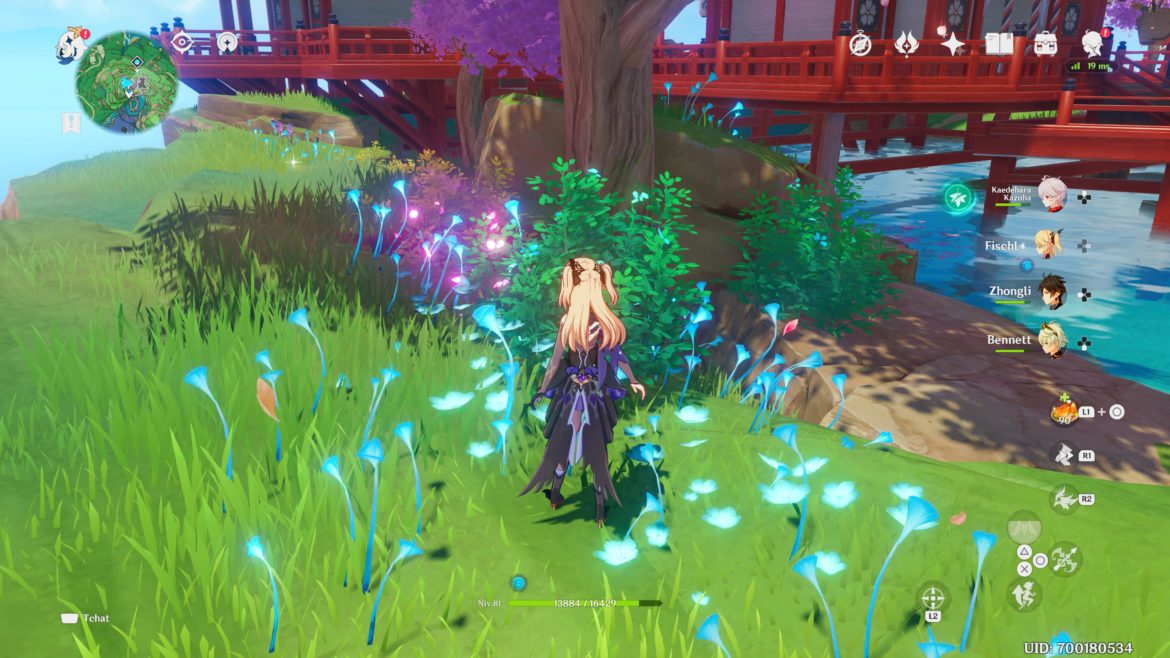
Task: Open the Tchat chat box
Action: click(86, 618)
